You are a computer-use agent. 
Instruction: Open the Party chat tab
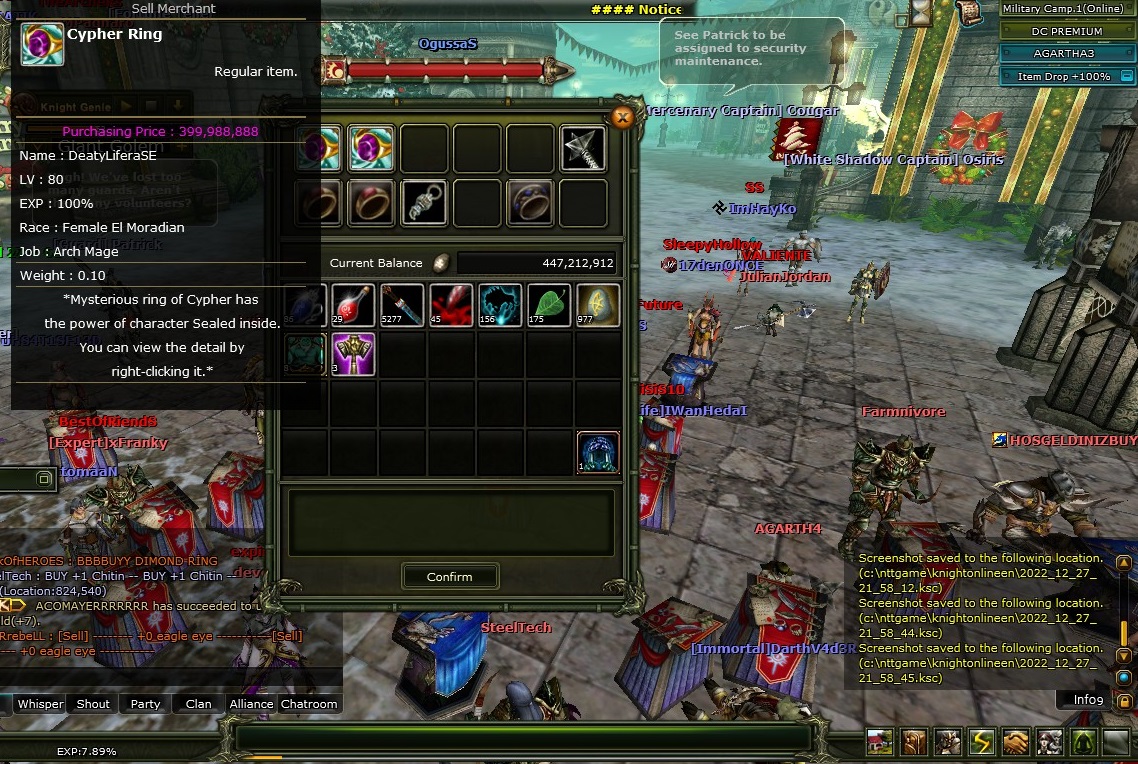point(145,704)
